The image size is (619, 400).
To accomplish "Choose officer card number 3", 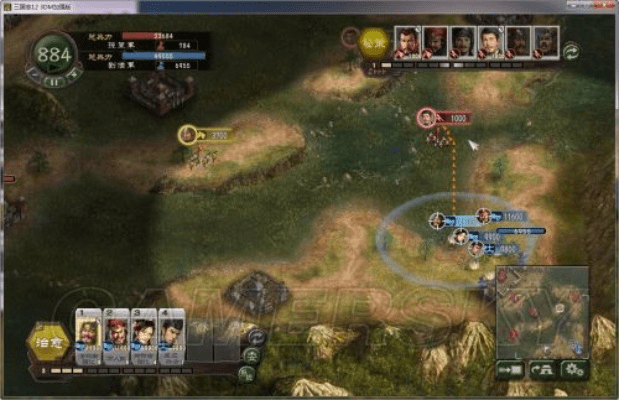I will coord(144,340).
